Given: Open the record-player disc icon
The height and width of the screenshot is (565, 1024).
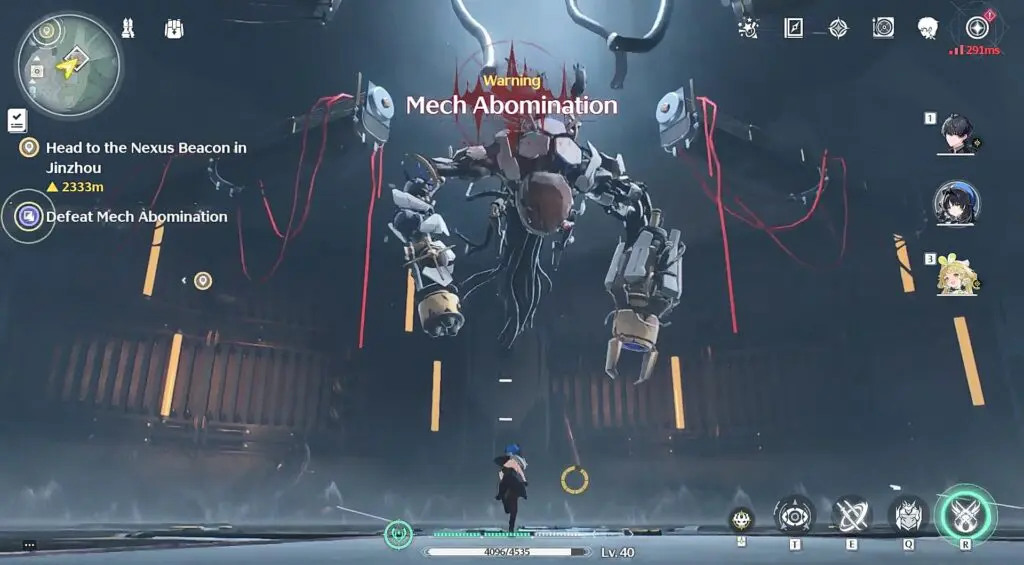Looking at the screenshot, I should pos(883,28).
